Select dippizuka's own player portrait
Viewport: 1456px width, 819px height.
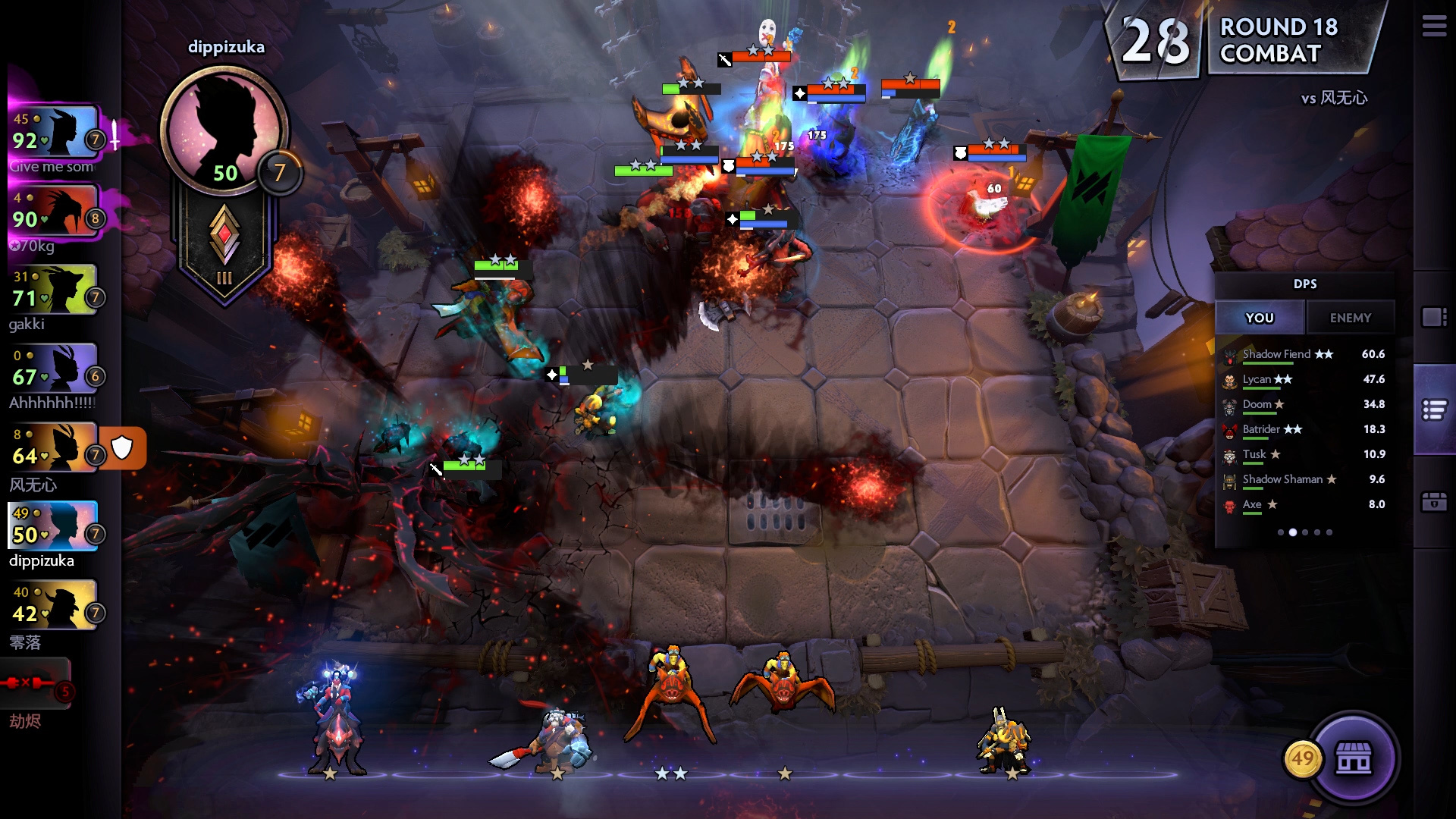point(52,525)
